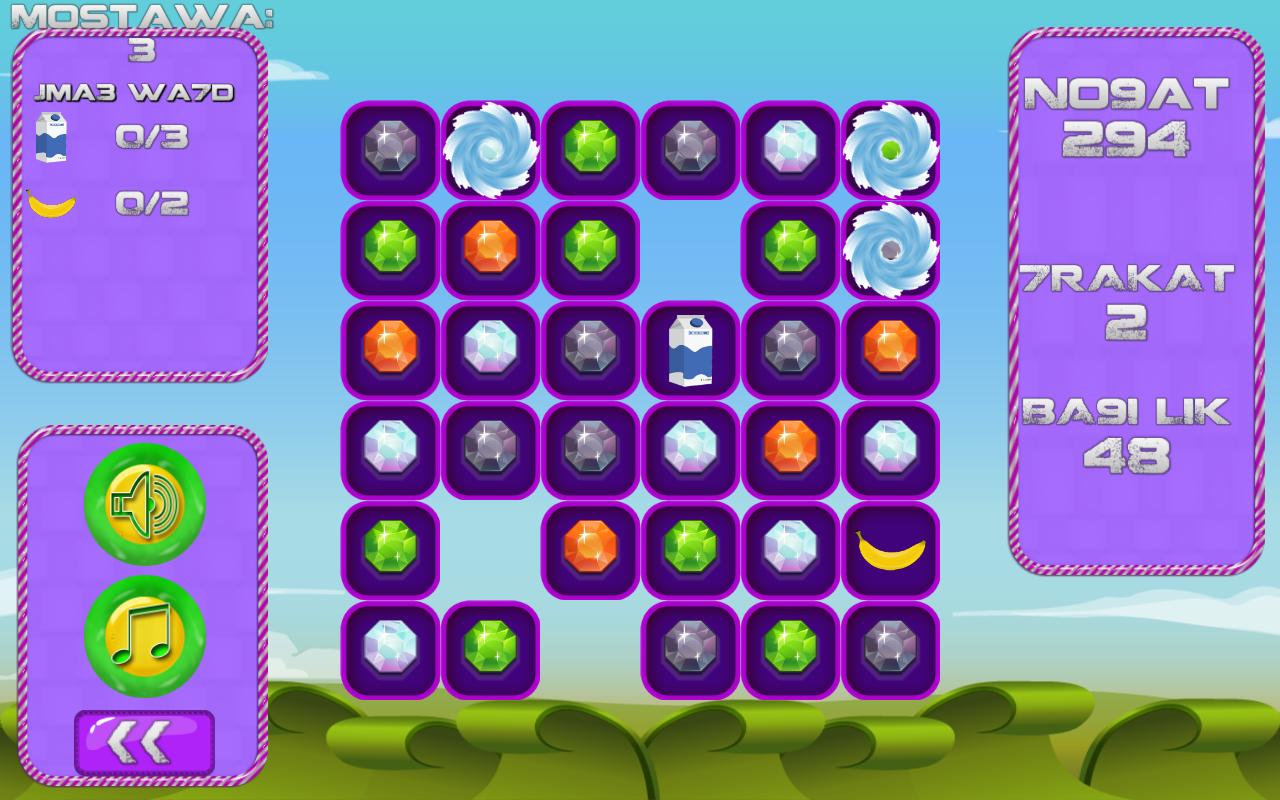Pick the white gem below the milk carton

coord(690,450)
